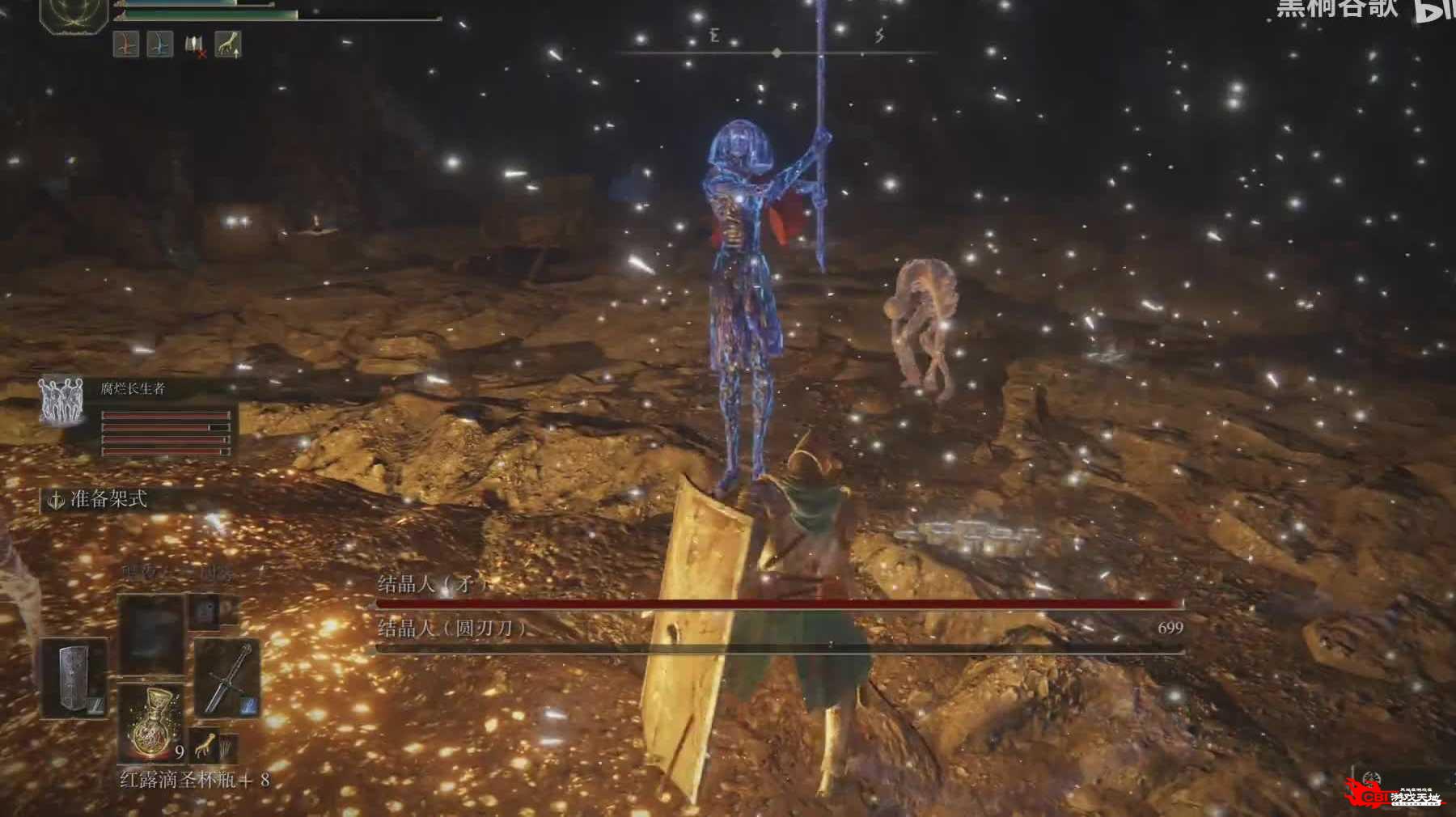Select the greatshield in the left-hand slot

click(x=75, y=678)
